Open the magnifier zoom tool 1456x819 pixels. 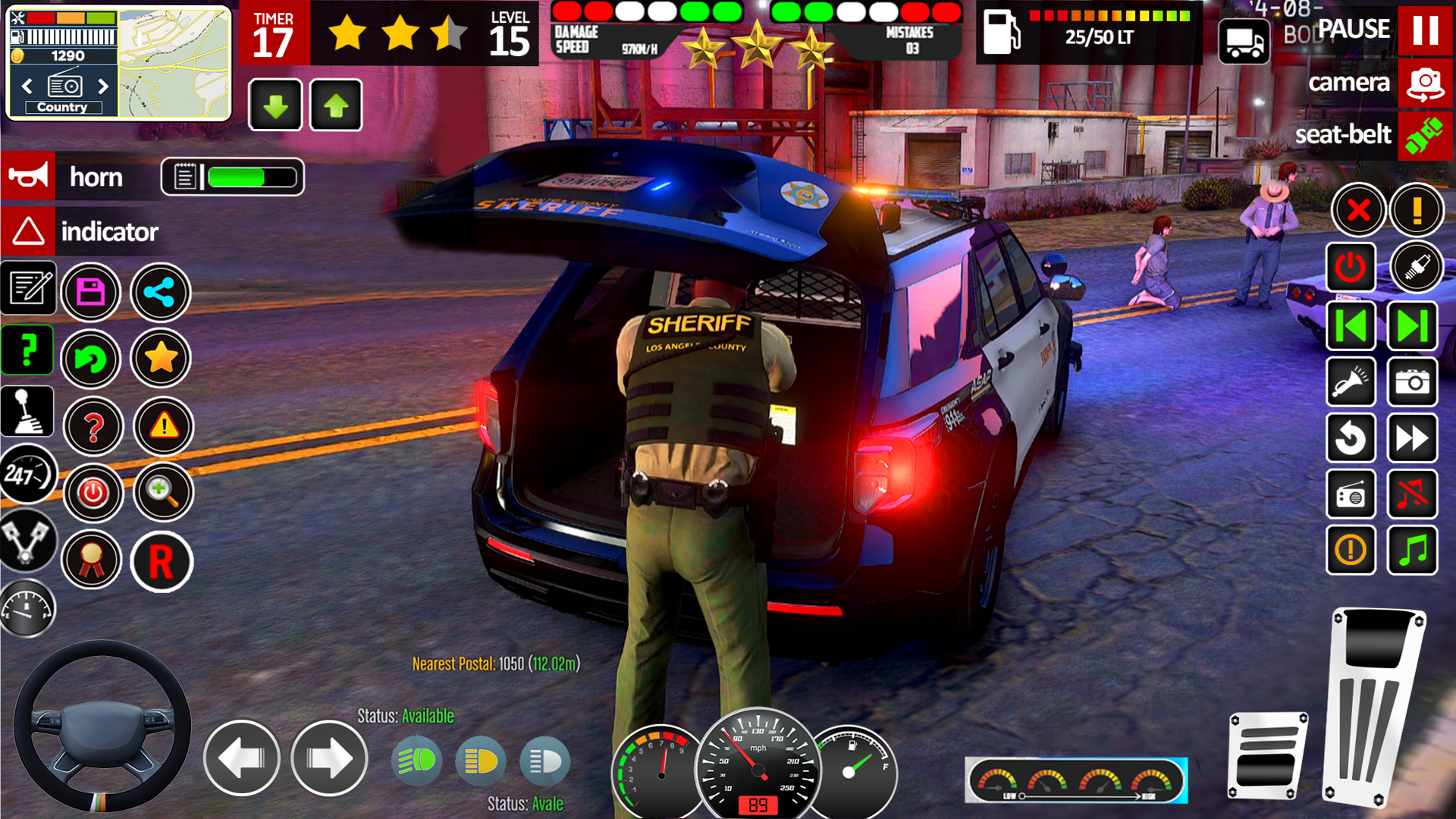click(162, 493)
